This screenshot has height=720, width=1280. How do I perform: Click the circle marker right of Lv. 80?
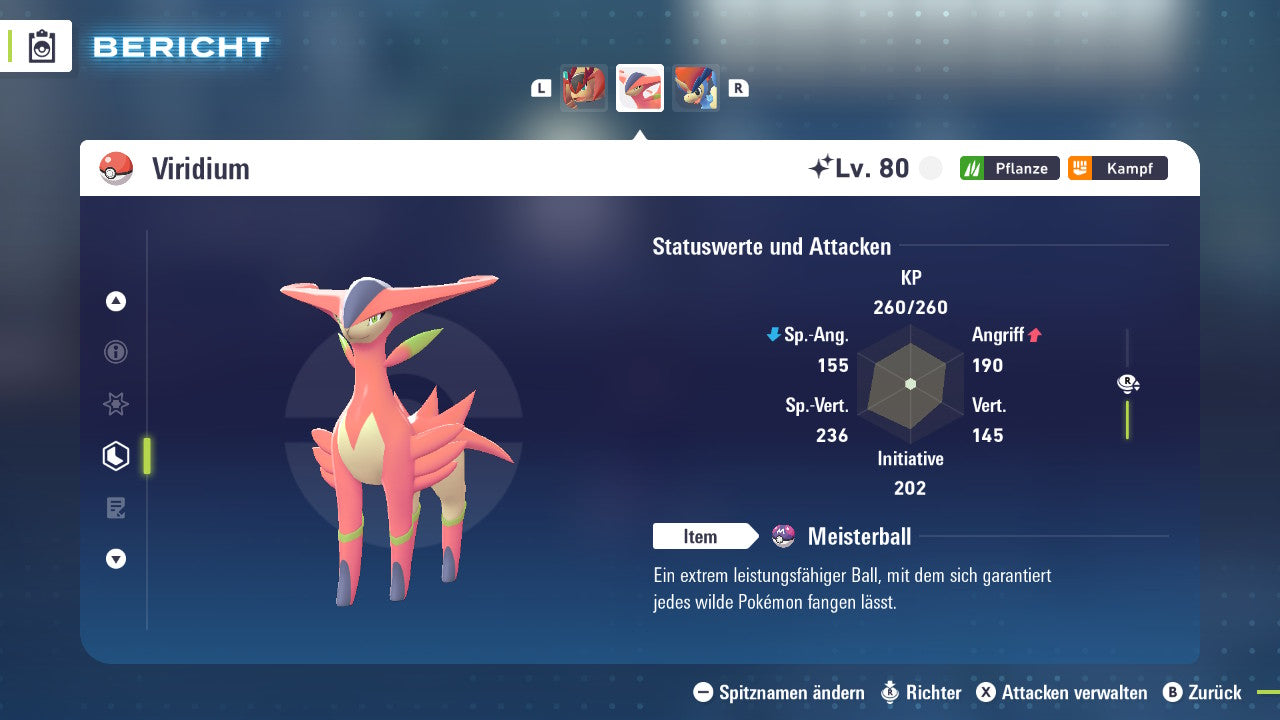(x=930, y=168)
